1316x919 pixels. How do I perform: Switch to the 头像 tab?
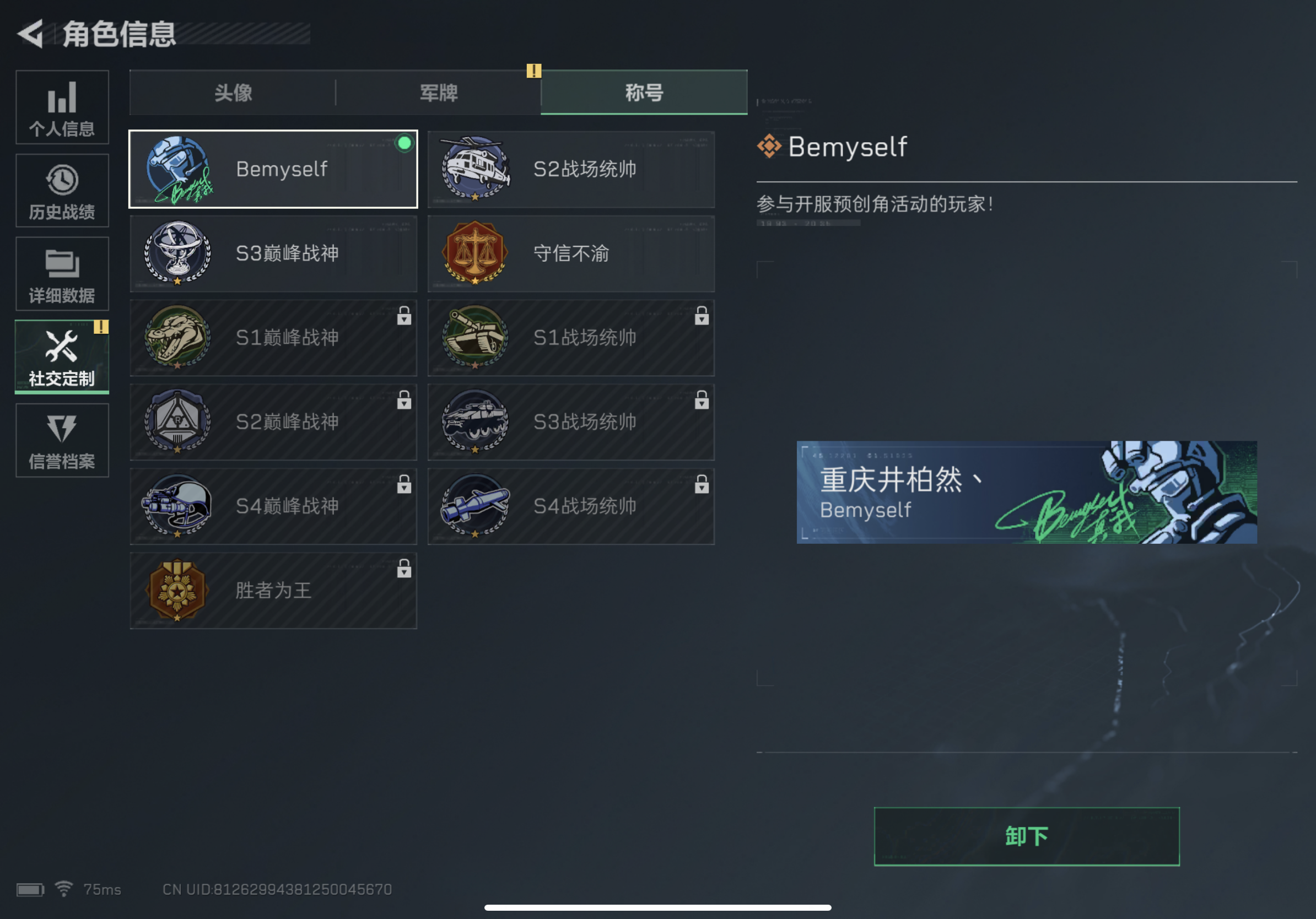tap(232, 91)
